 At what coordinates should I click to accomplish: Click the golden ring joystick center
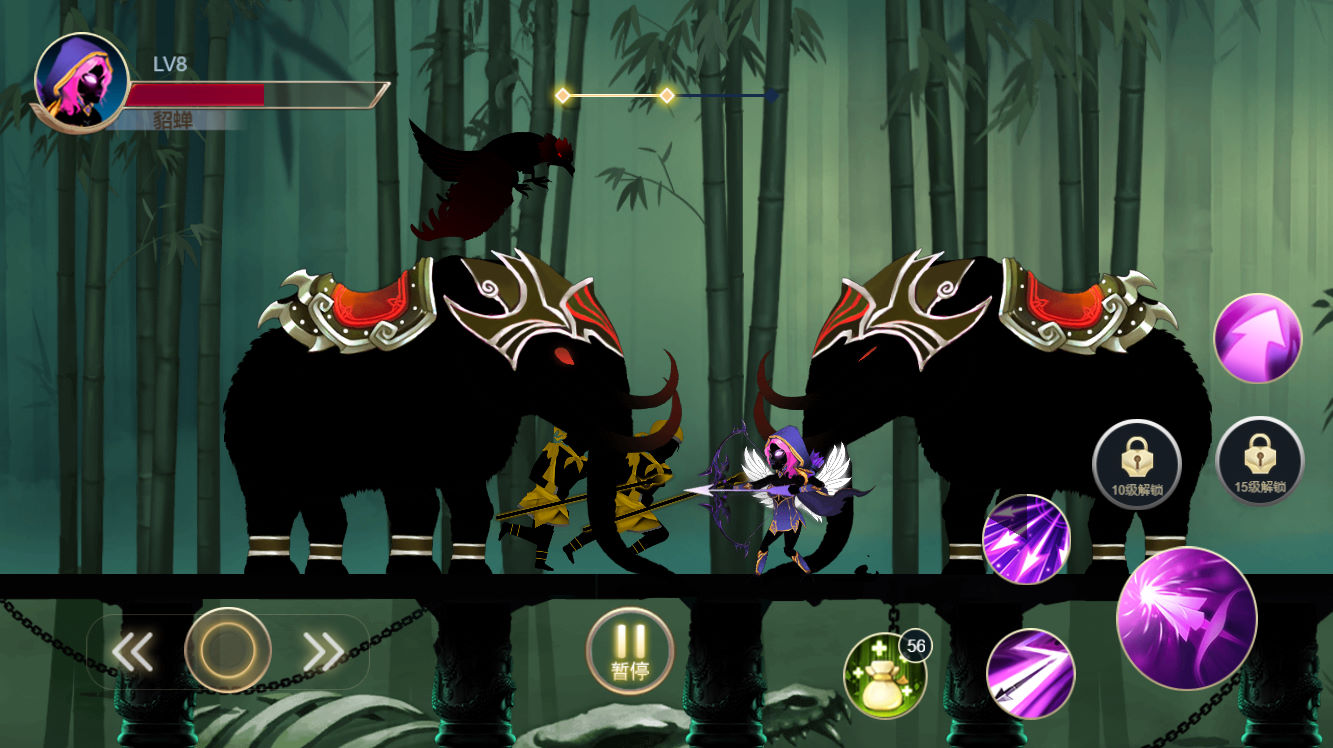tap(228, 651)
